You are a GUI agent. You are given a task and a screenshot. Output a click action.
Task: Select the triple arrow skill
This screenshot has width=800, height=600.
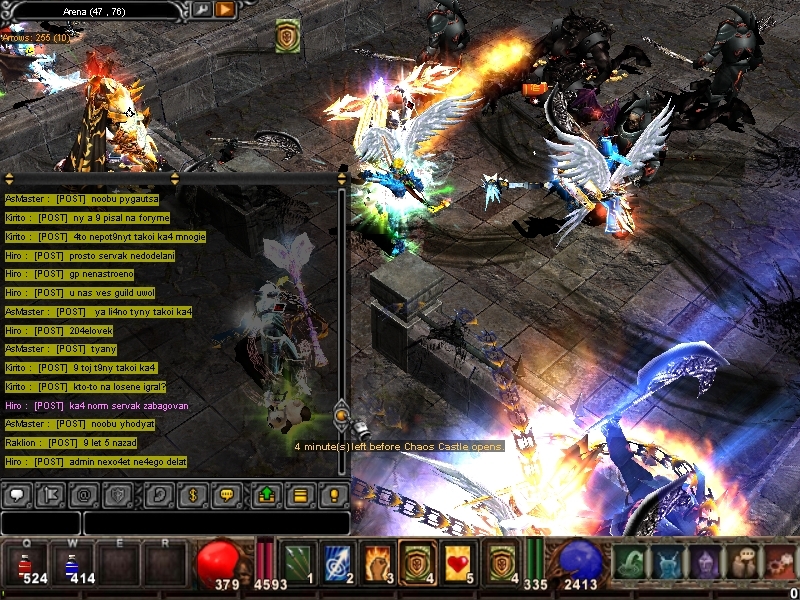tap(299, 563)
